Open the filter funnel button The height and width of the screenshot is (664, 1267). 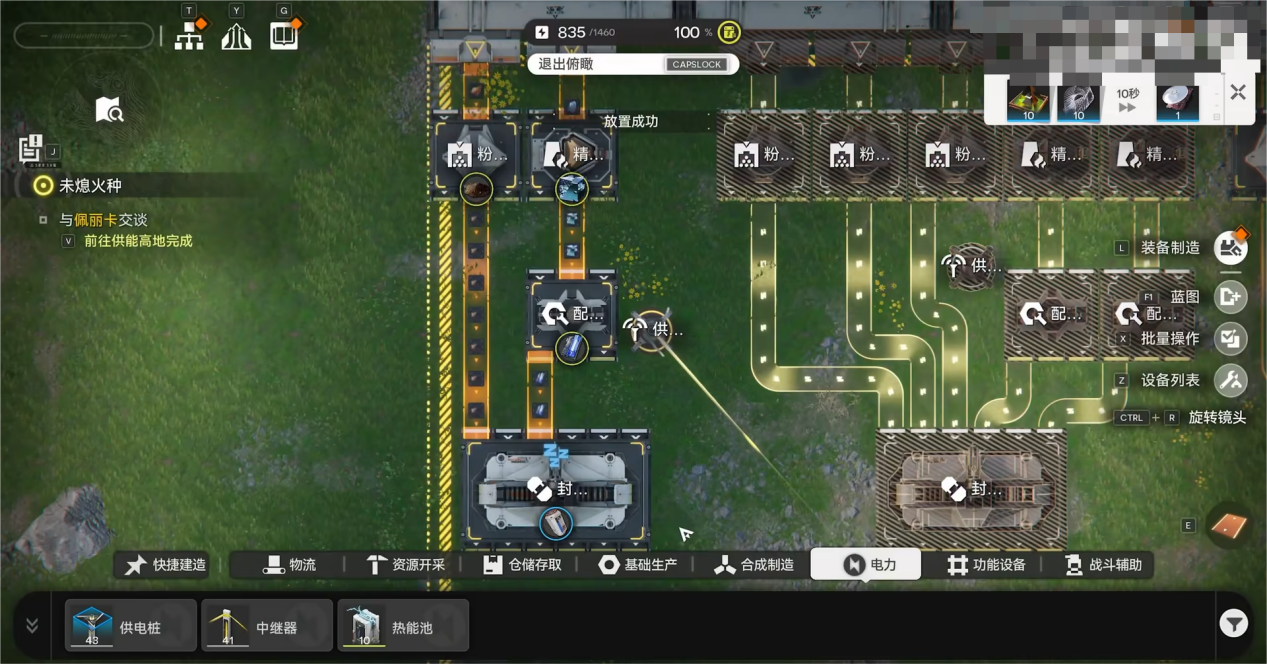click(1233, 625)
